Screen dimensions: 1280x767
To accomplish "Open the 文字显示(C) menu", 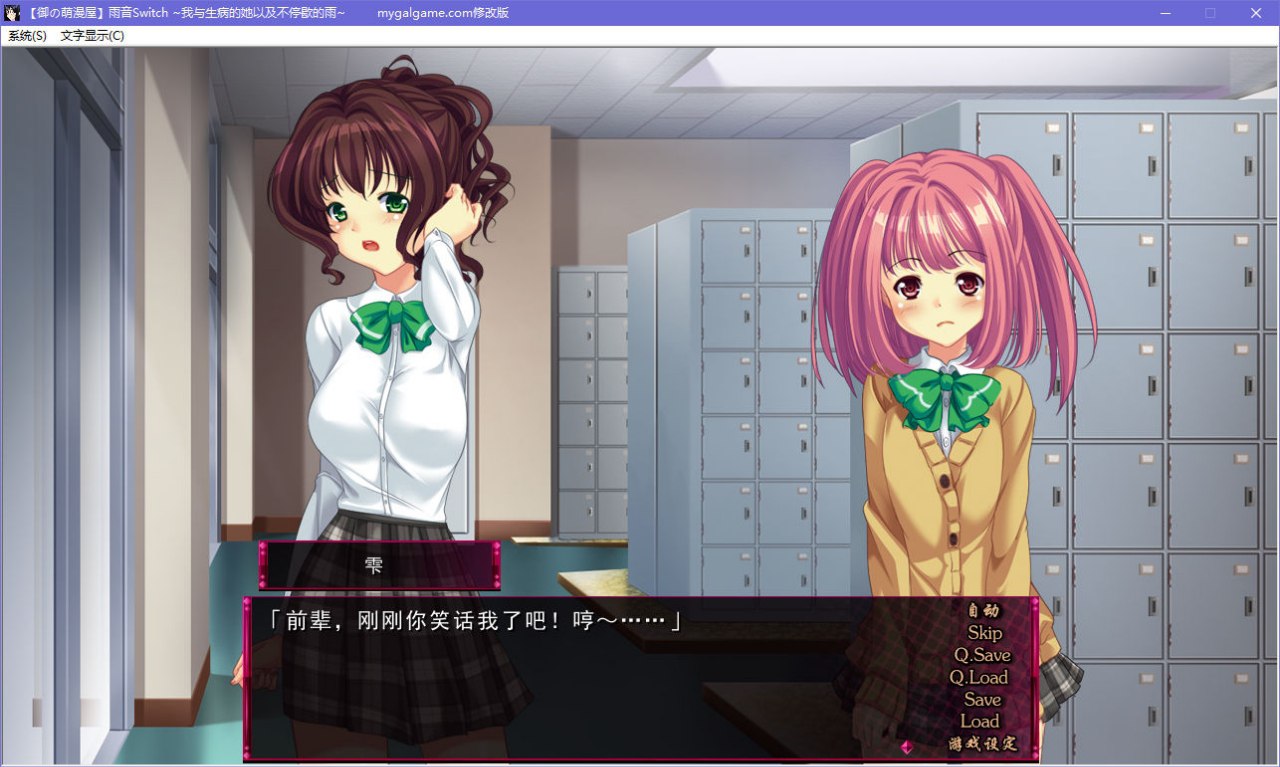I will (x=90, y=35).
